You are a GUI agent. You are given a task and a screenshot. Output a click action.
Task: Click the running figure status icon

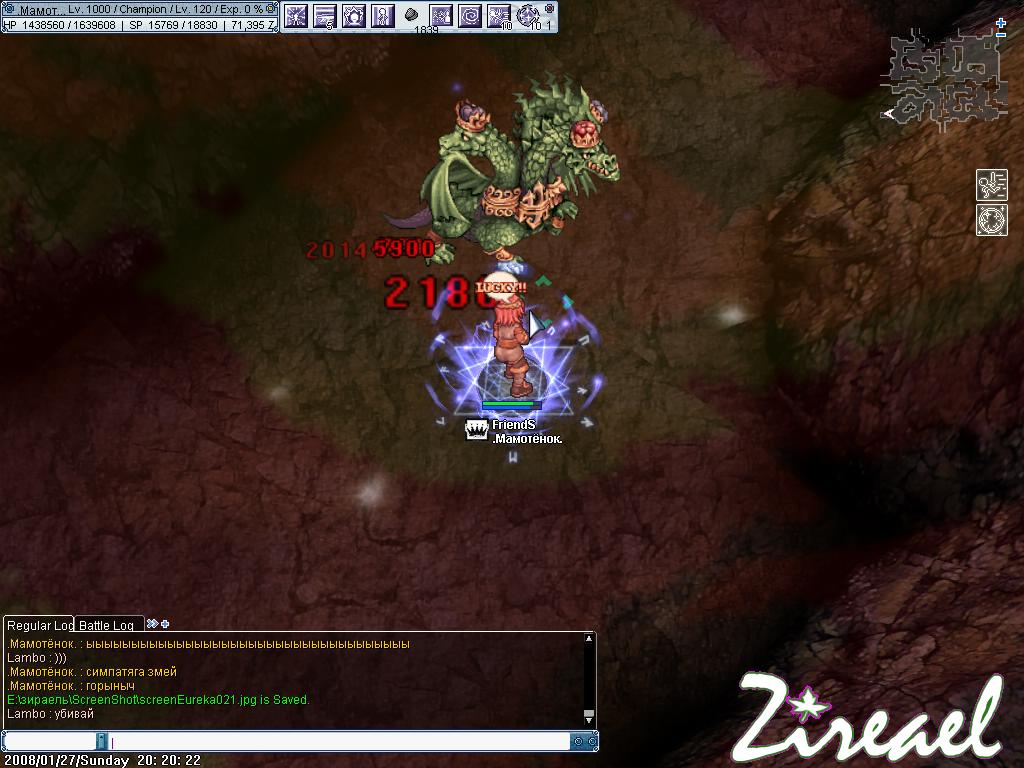point(991,185)
